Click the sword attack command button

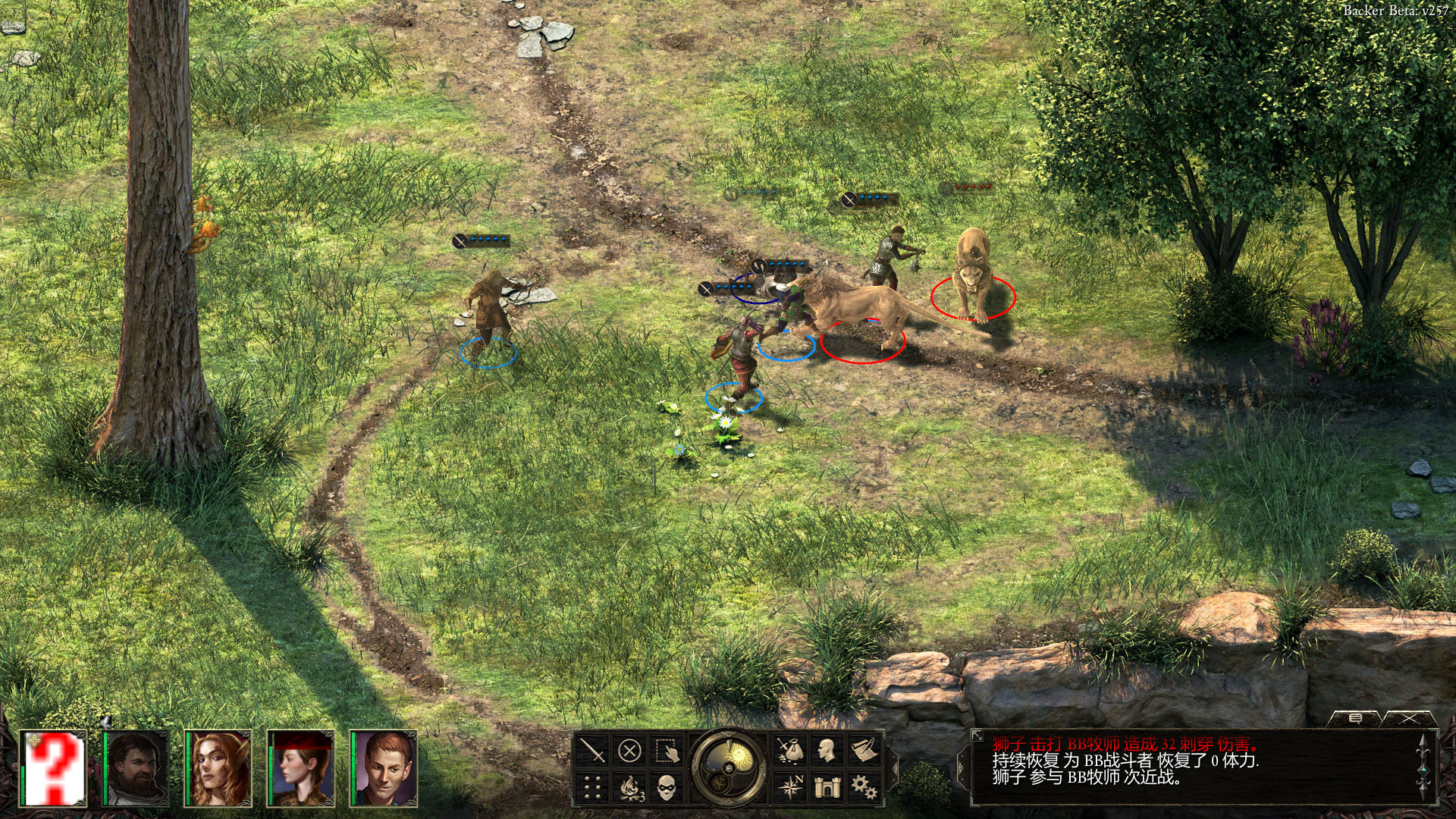[592, 751]
